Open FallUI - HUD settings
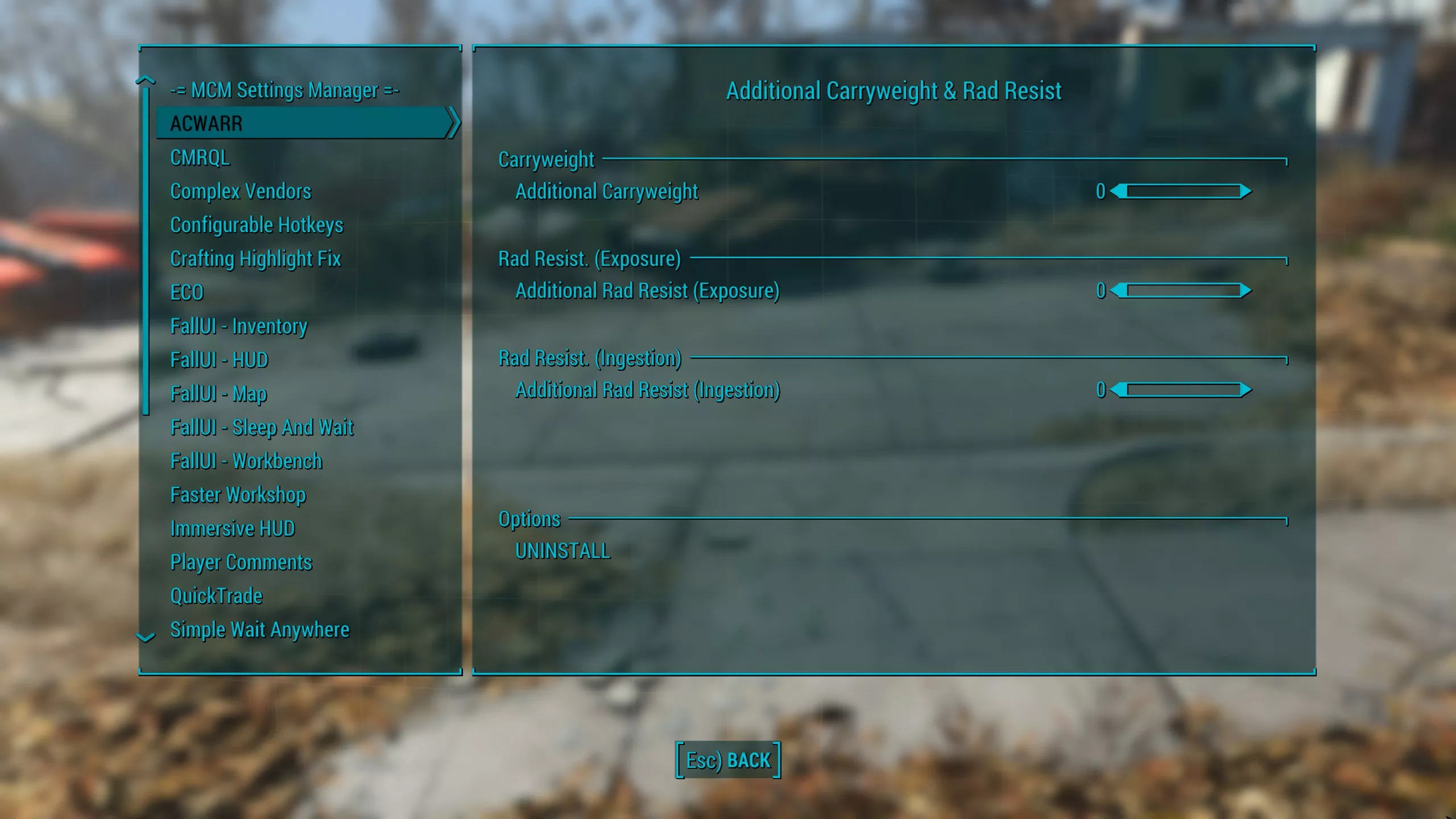The width and height of the screenshot is (1456, 819). click(219, 360)
